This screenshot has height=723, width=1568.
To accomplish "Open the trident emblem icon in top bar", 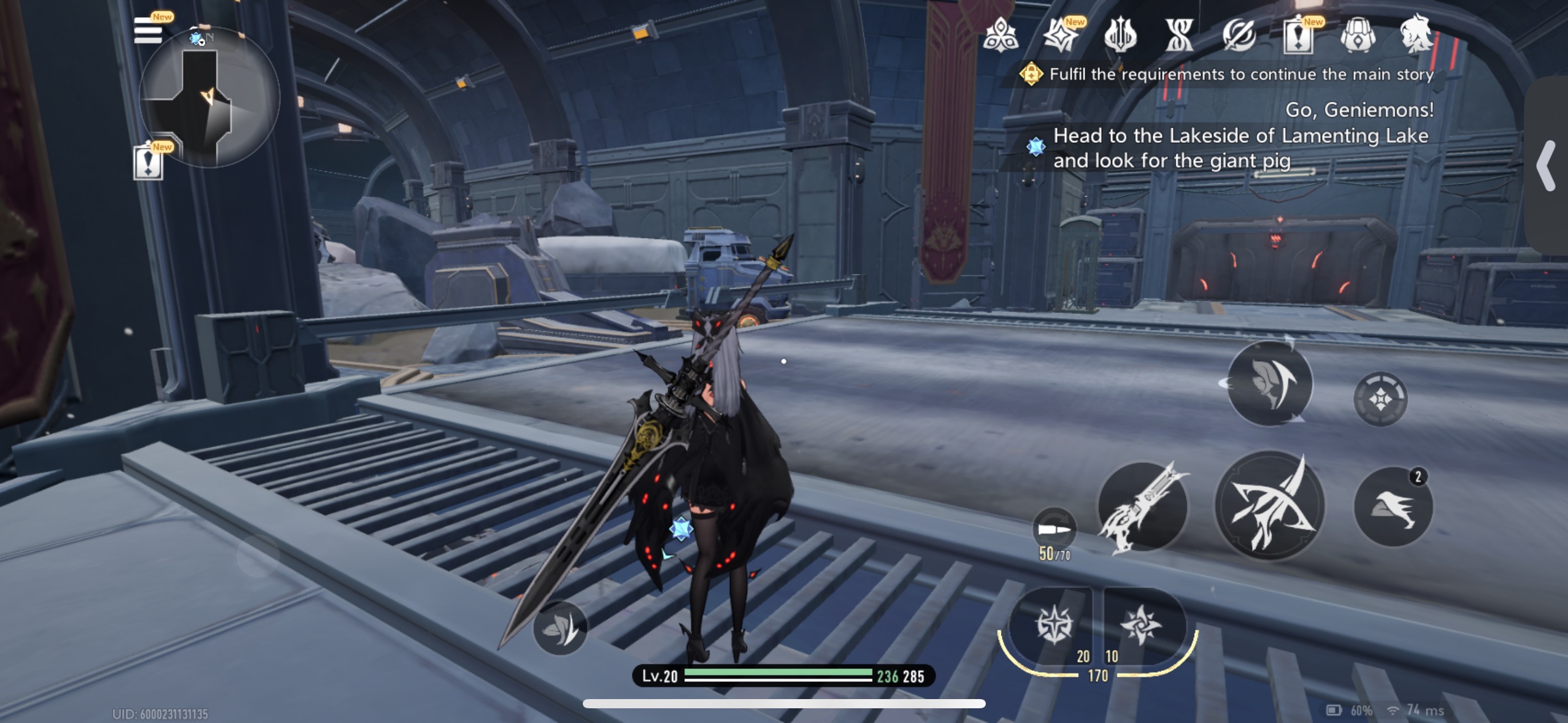I will click(1120, 36).
